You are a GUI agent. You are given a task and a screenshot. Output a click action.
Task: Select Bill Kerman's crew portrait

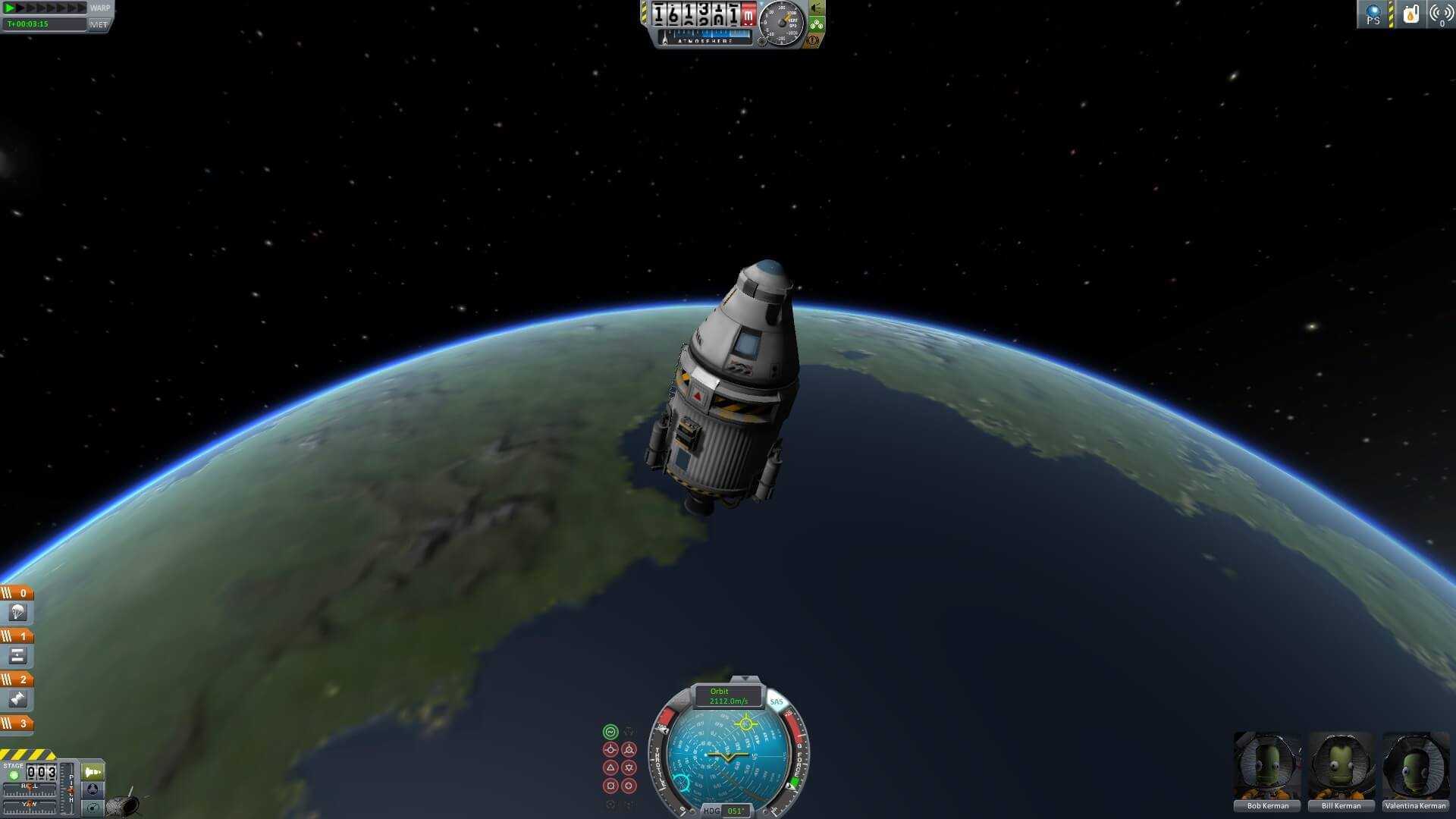(1341, 766)
